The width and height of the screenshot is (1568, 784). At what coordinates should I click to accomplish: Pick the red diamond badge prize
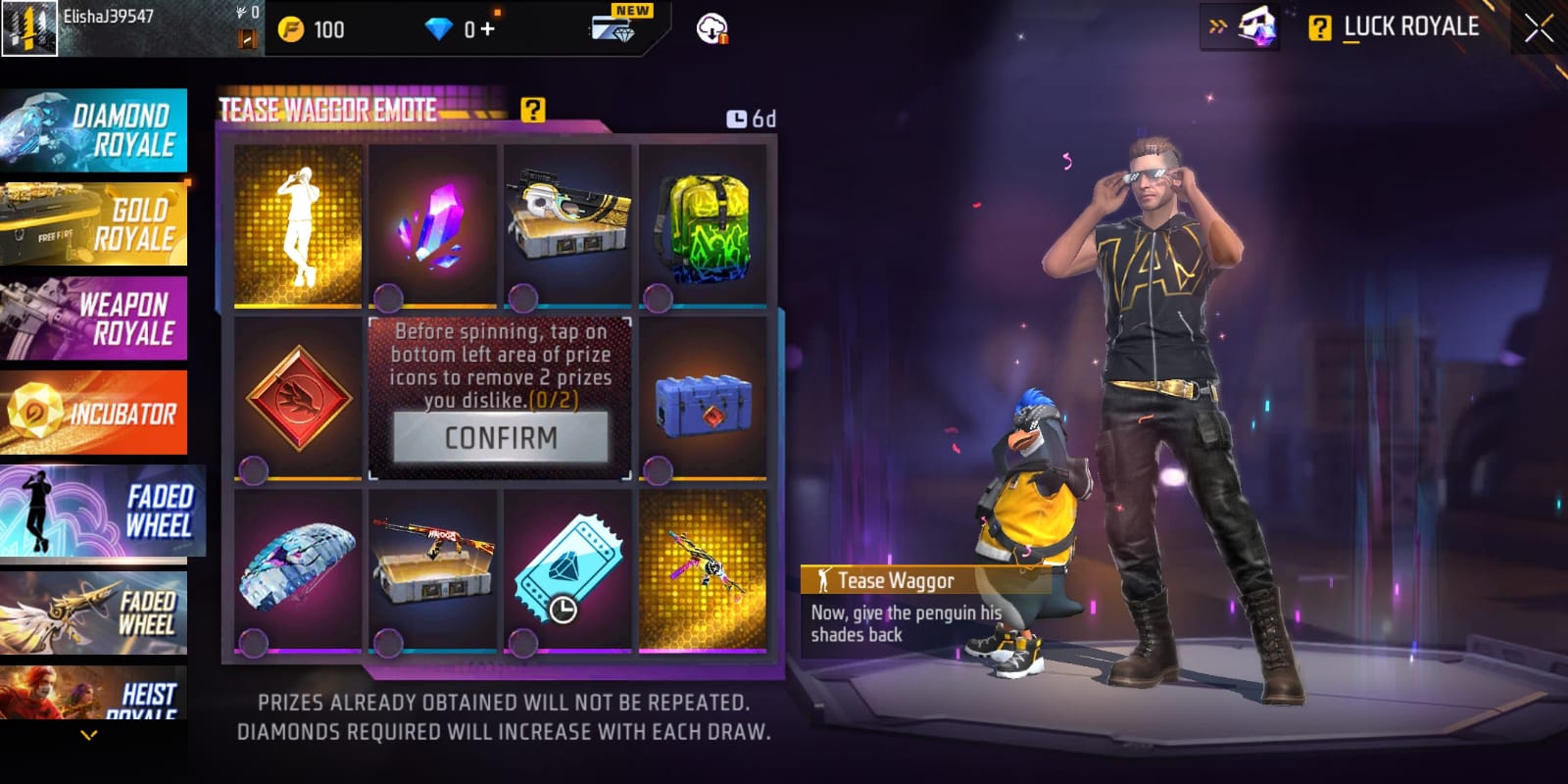coord(298,397)
